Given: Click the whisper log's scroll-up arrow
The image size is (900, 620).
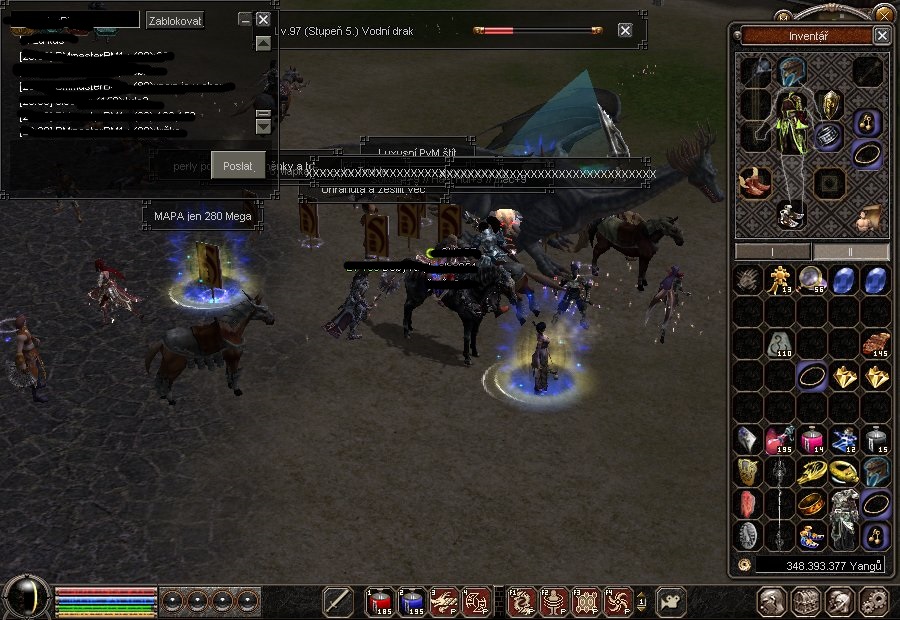Looking at the screenshot, I should pyautogui.click(x=263, y=44).
